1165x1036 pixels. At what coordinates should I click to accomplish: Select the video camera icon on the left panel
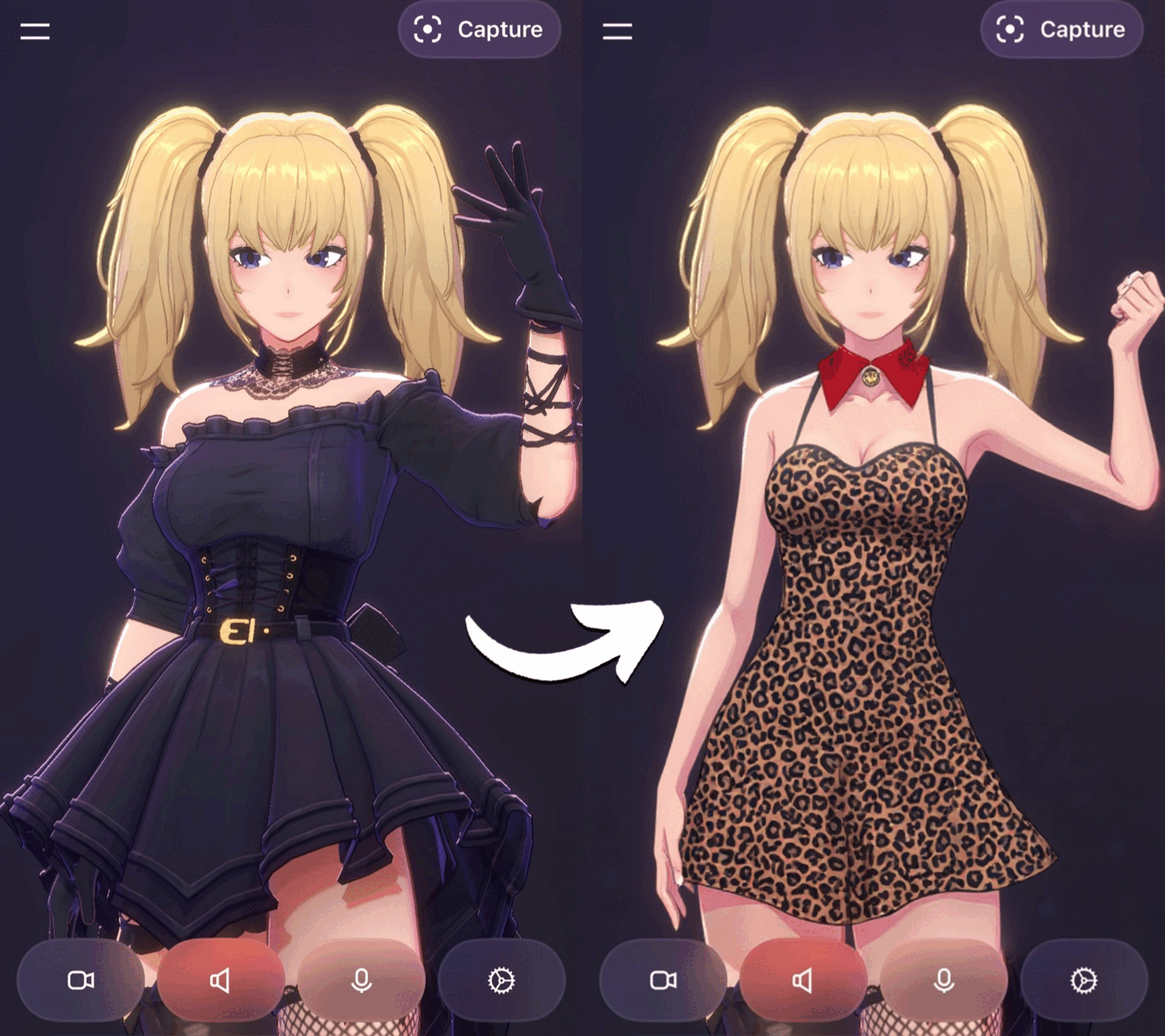point(82,981)
